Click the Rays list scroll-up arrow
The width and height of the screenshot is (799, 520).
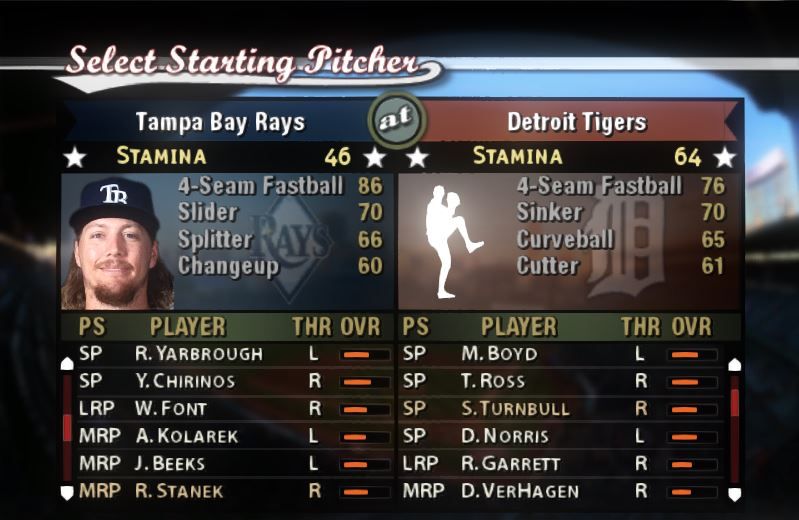67,363
